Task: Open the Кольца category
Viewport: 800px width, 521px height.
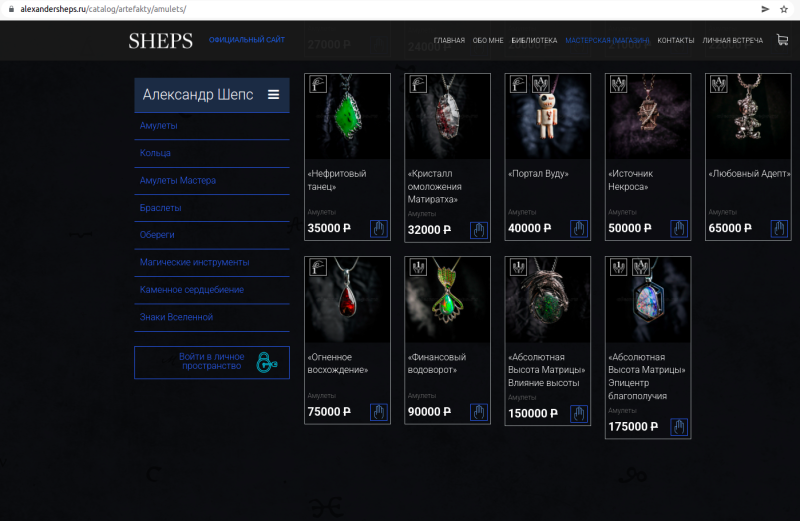Action: [x=155, y=153]
